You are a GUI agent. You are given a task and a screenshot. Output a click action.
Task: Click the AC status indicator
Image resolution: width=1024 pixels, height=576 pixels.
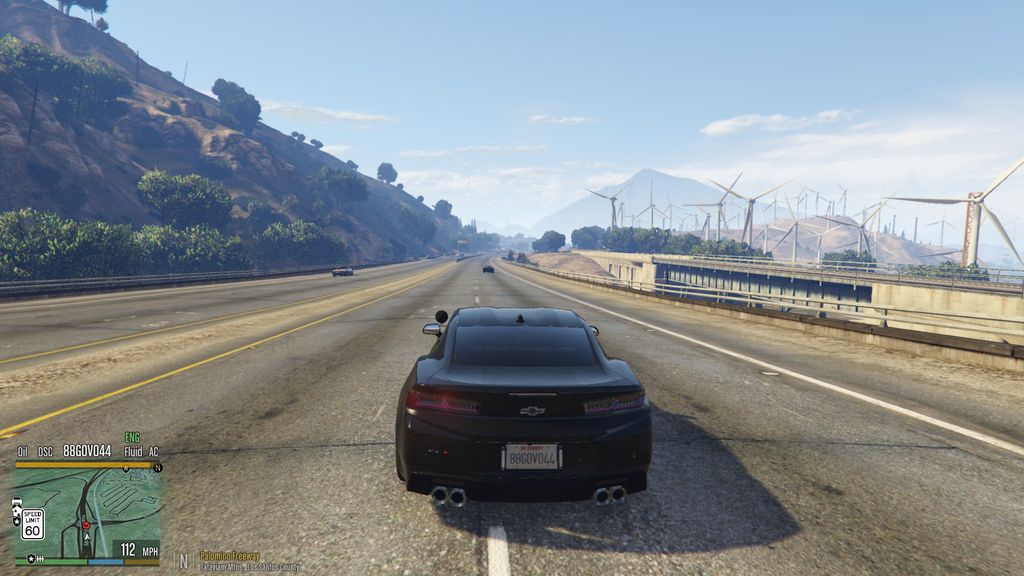[153, 452]
